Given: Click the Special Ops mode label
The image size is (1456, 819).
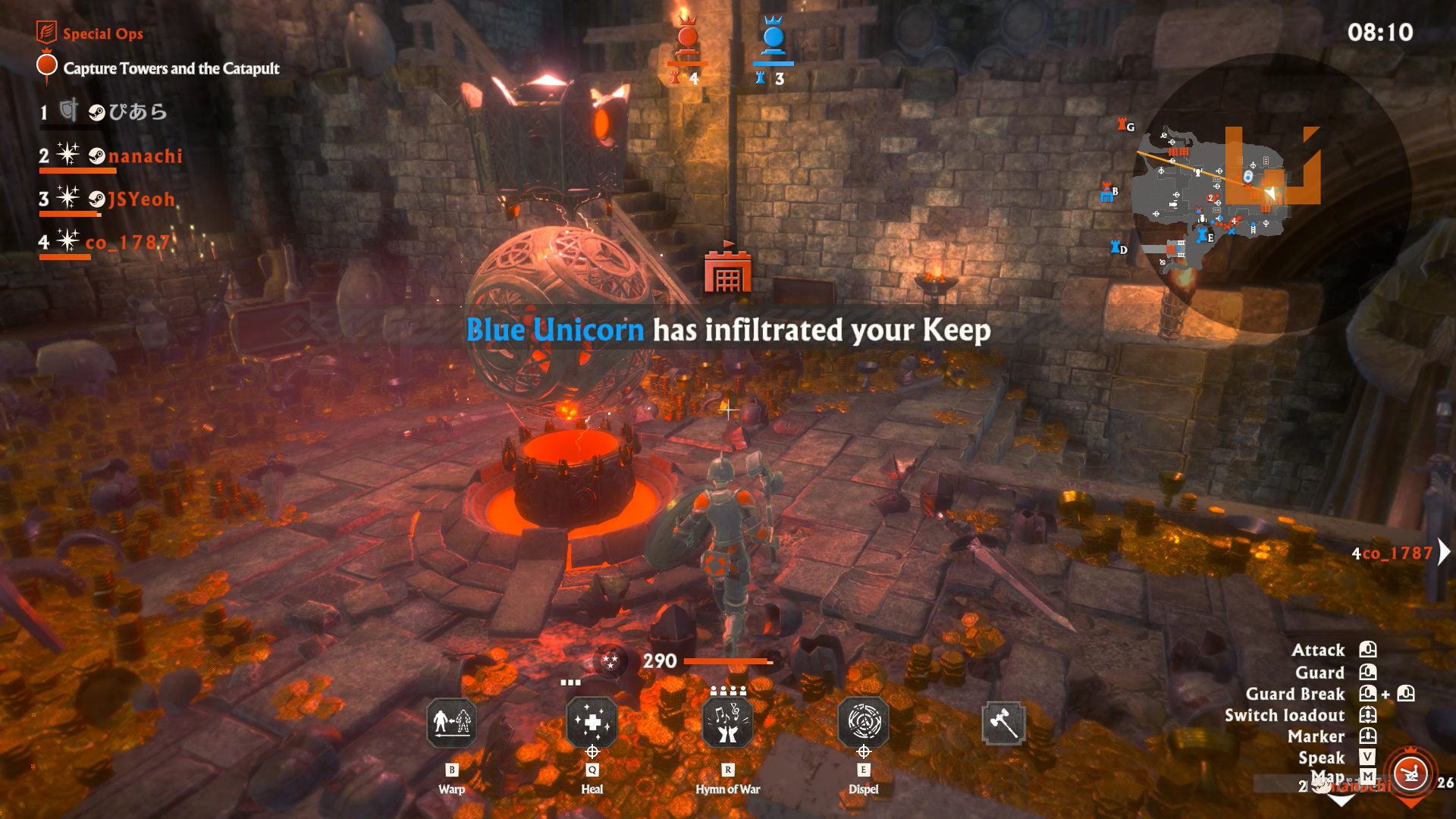Looking at the screenshot, I should (x=102, y=33).
